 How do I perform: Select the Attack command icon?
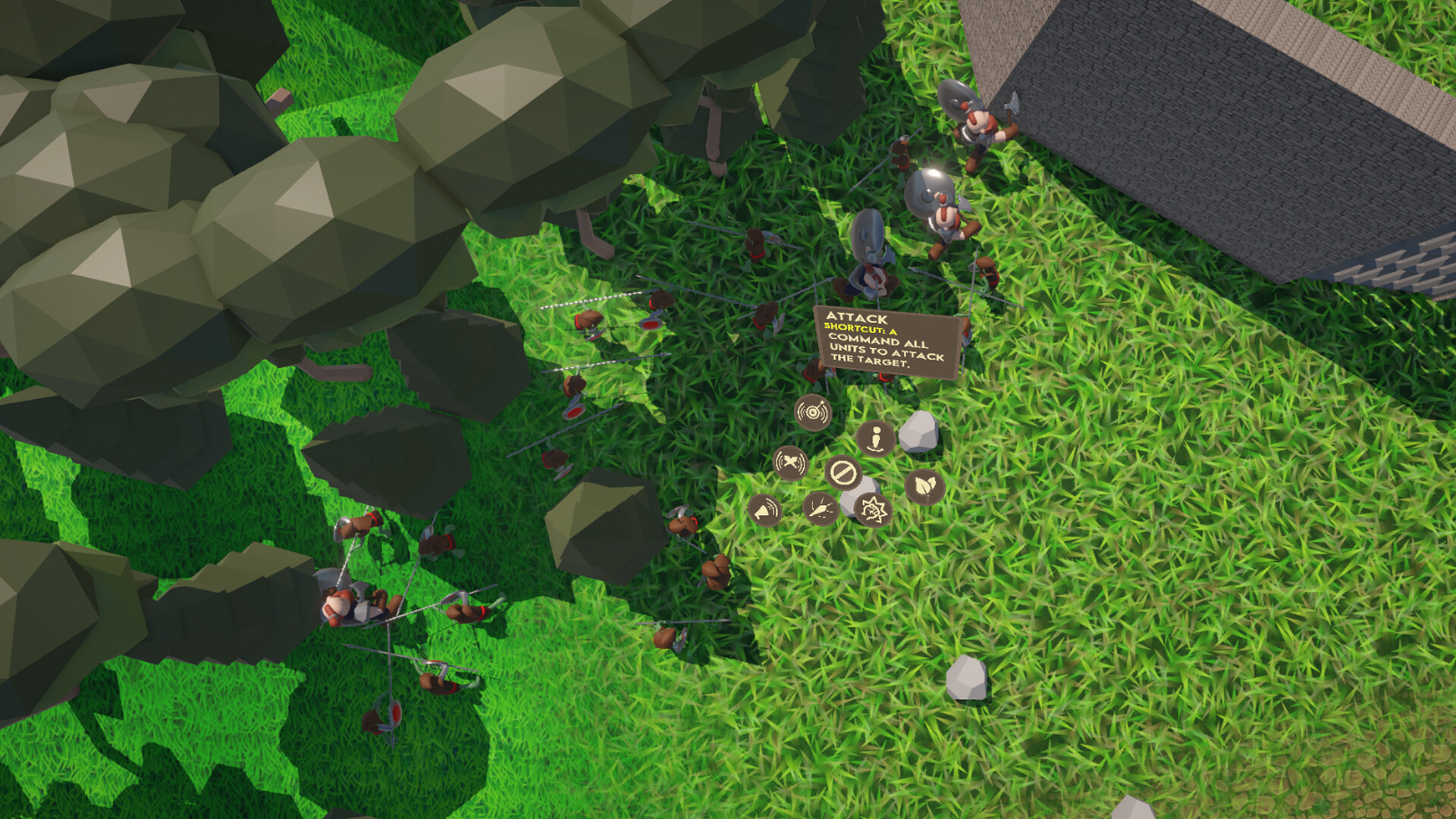tap(813, 412)
